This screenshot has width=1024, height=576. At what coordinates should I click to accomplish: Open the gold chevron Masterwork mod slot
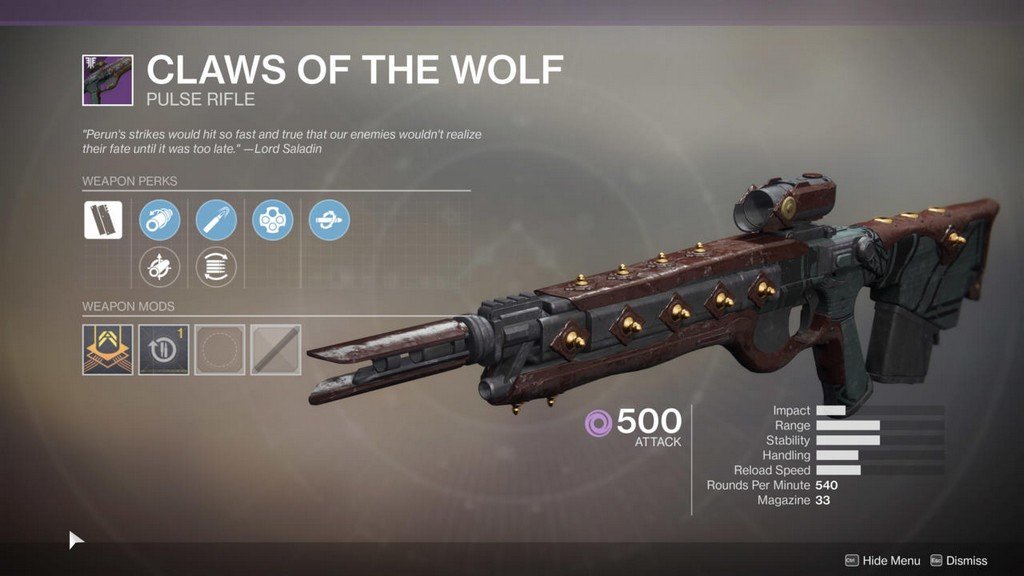click(x=107, y=349)
